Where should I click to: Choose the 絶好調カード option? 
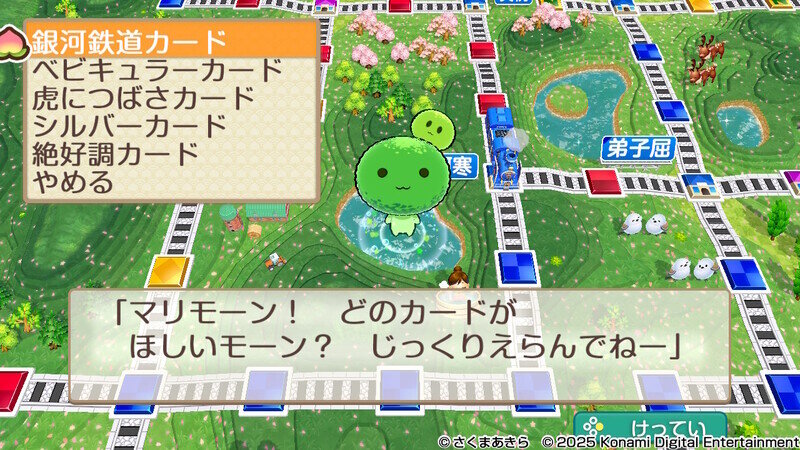pos(116,154)
